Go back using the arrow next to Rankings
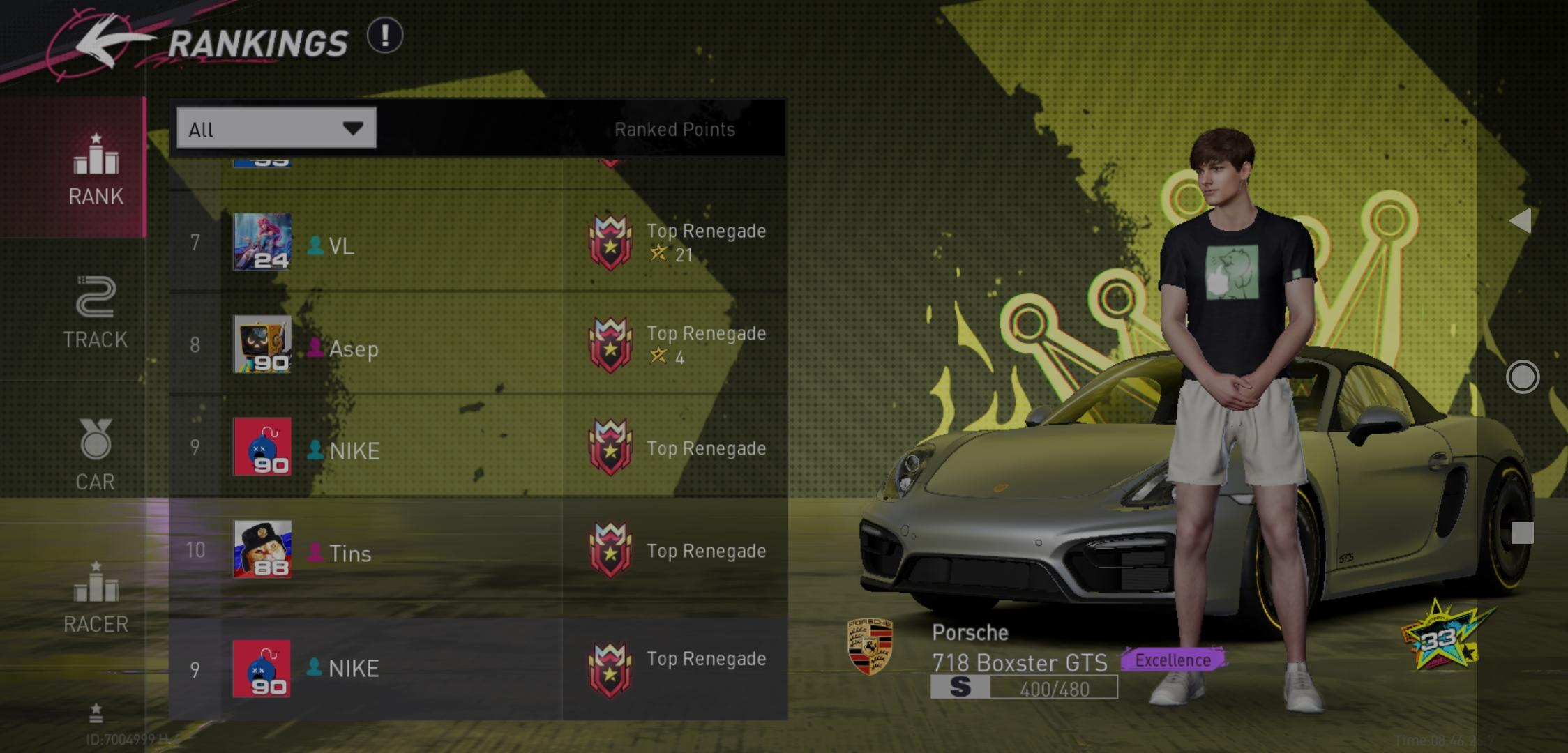This screenshot has width=1568, height=753. click(x=105, y=43)
